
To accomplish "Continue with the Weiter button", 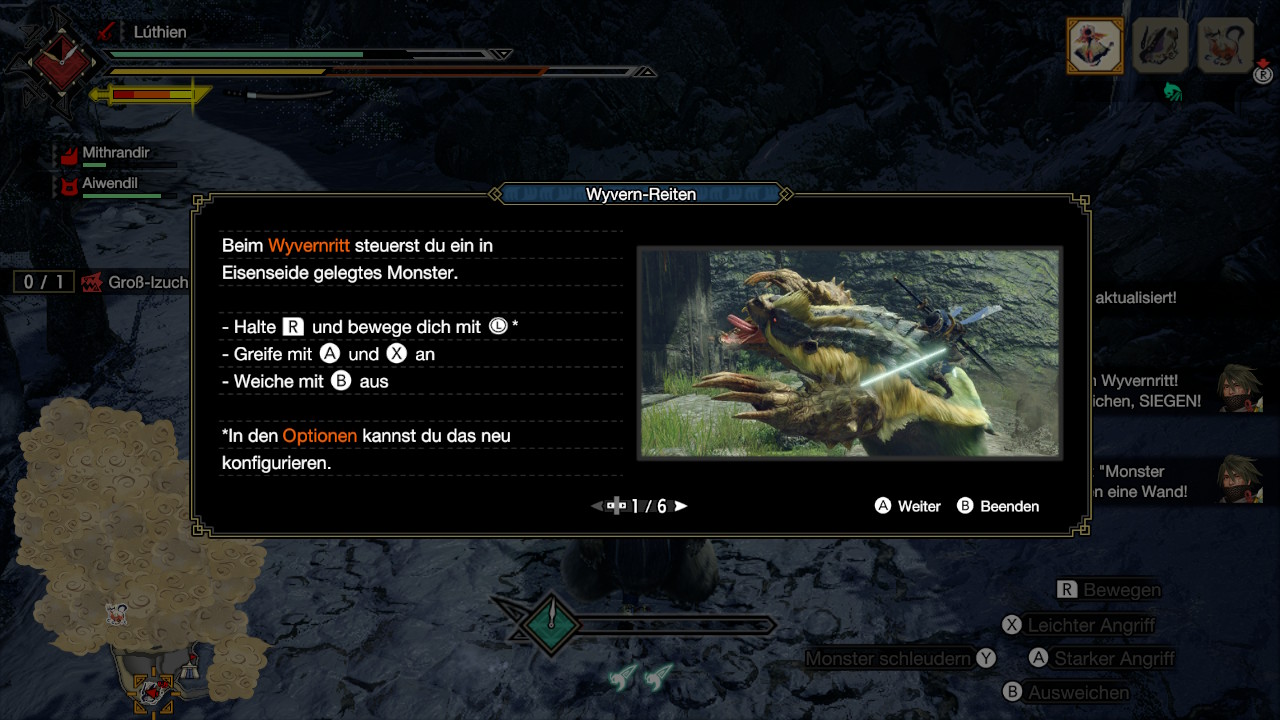I will point(908,506).
